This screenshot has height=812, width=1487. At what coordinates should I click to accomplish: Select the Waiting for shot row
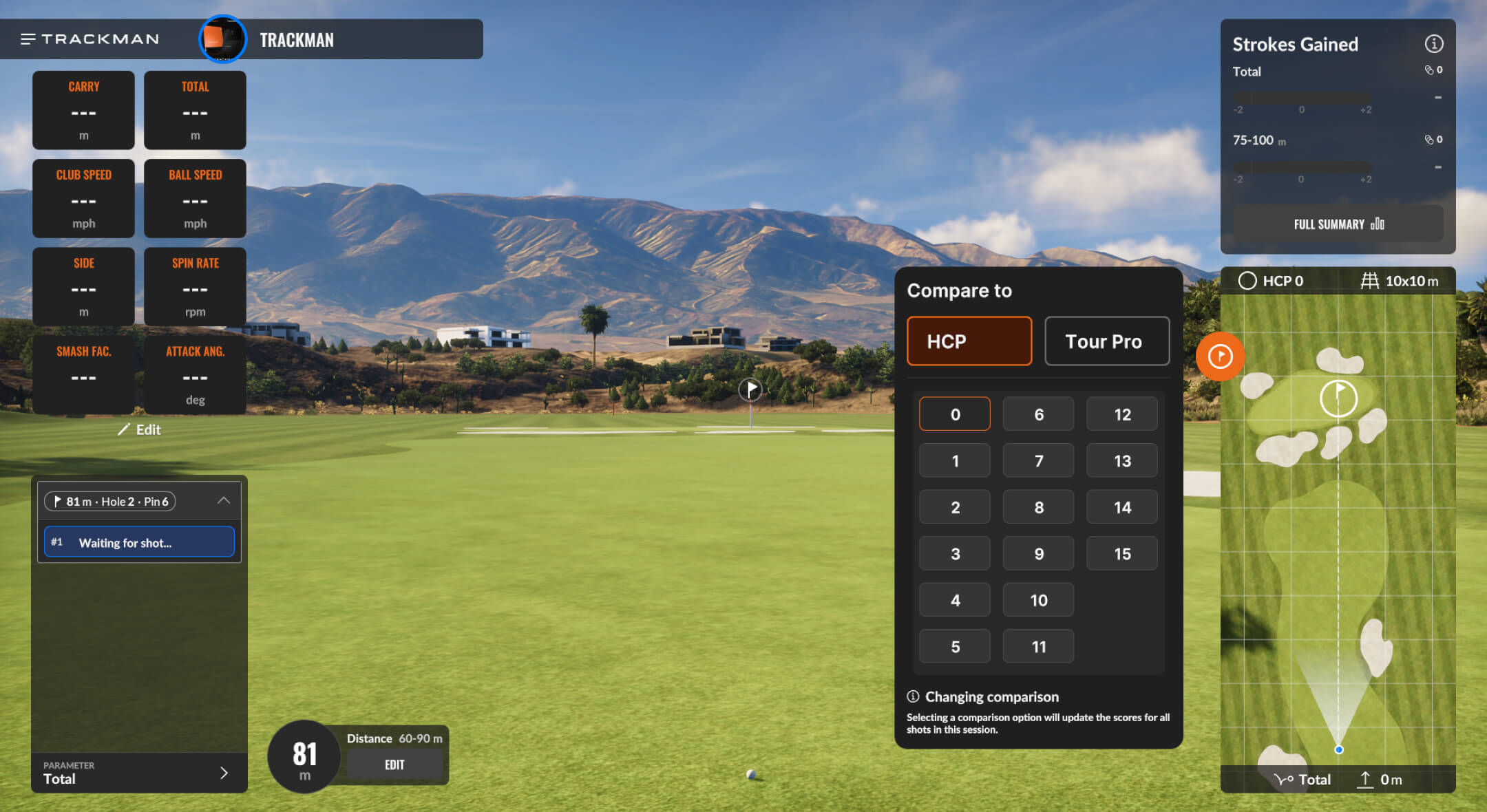point(139,542)
